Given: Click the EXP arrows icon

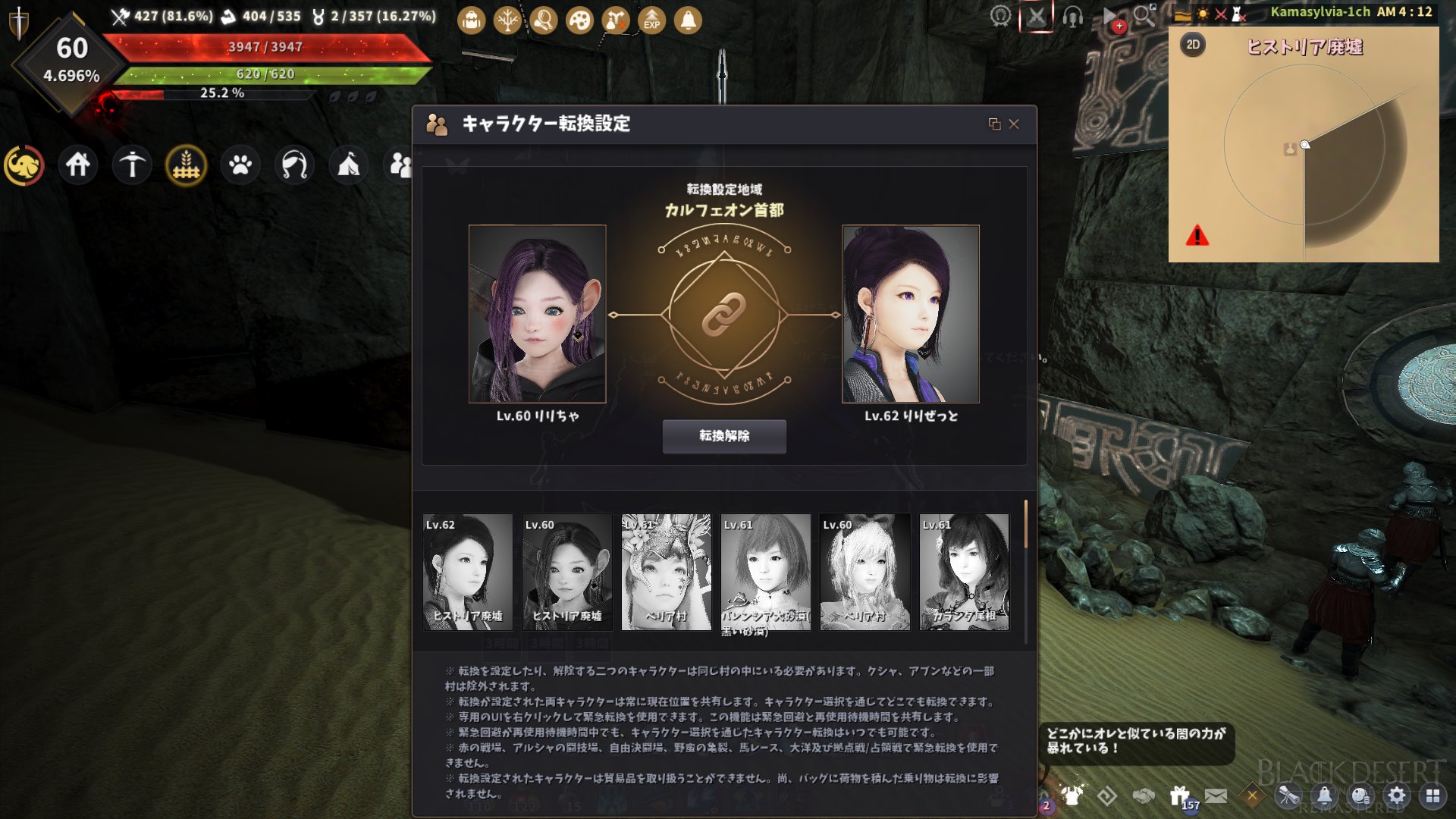Looking at the screenshot, I should tap(651, 20).
